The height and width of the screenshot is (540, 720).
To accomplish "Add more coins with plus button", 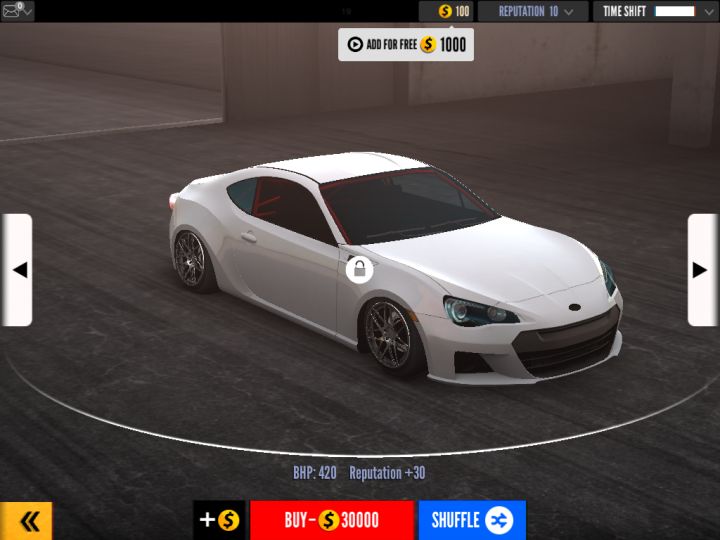I will [x=219, y=521].
